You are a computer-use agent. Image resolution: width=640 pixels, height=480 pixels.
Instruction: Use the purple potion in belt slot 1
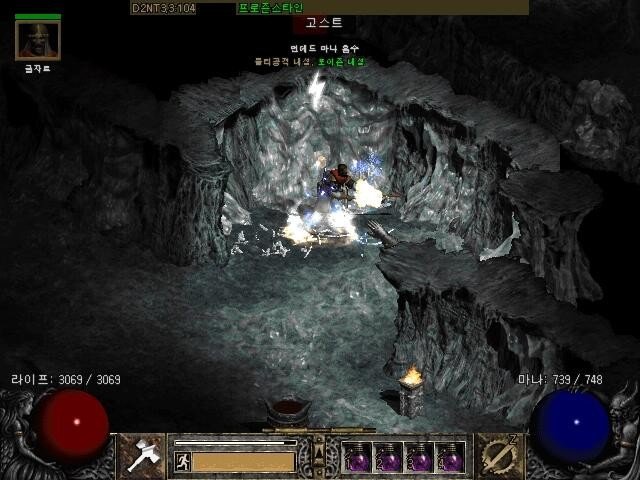(x=358, y=457)
